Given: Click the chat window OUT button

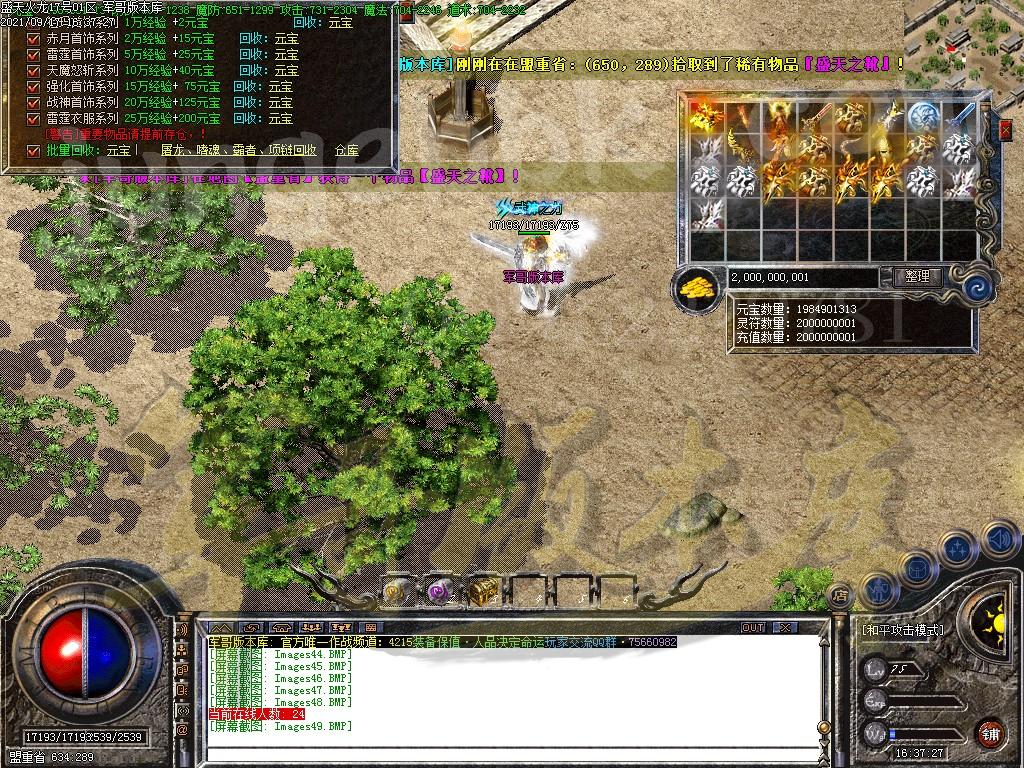Looking at the screenshot, I should pos(753,628).
